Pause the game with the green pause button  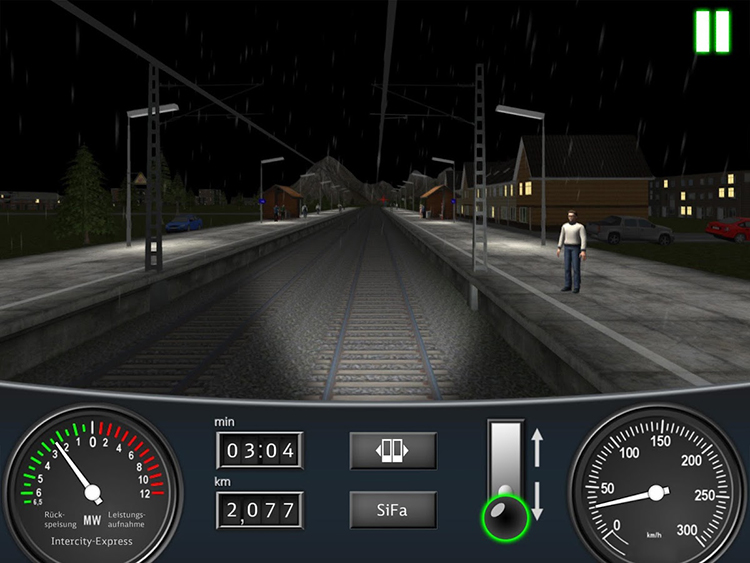click(712, 31)
